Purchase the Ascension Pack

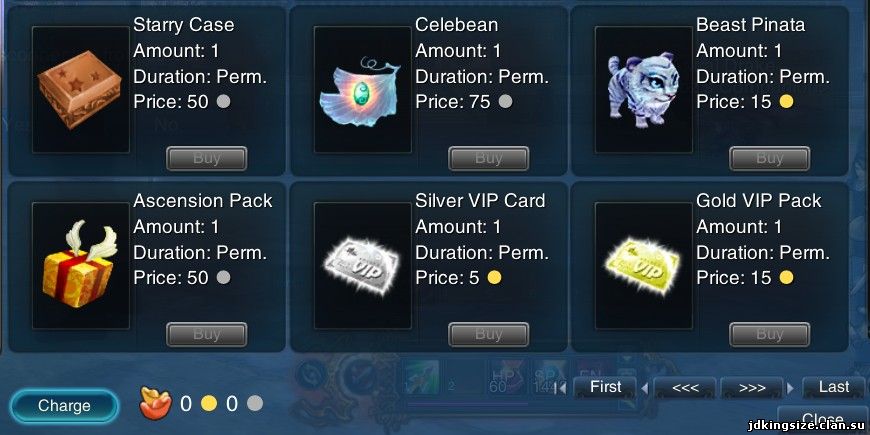coord(206,334)
